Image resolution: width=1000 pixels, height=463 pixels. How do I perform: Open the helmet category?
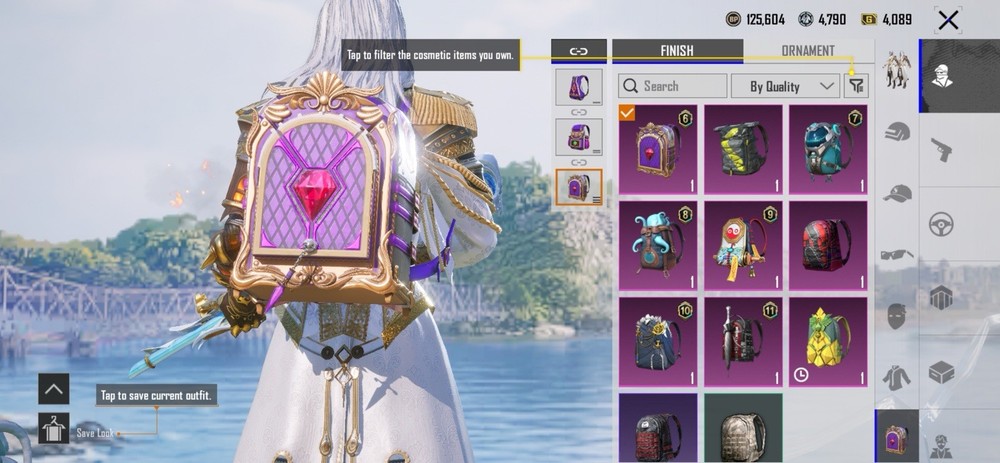click(897, 132)
